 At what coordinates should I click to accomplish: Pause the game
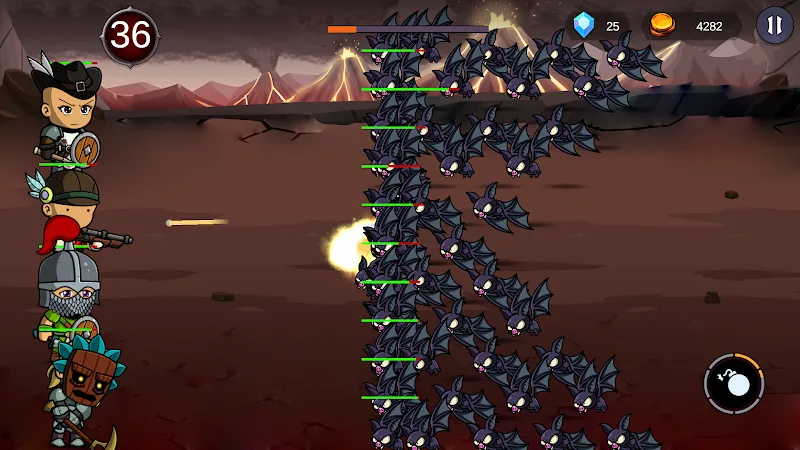click(x=774, y=25)
